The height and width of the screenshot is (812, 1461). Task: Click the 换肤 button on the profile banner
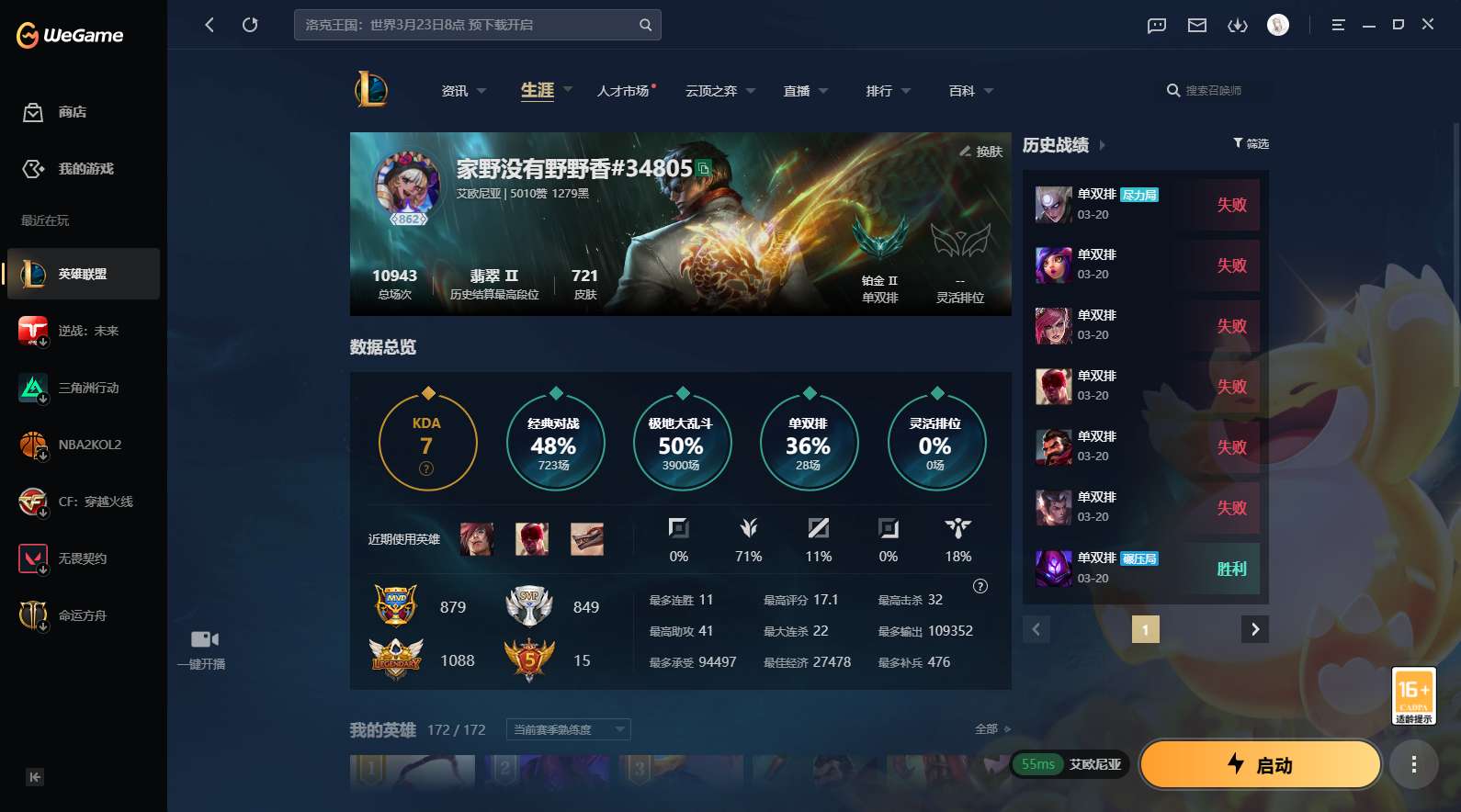tap(980, 152)
